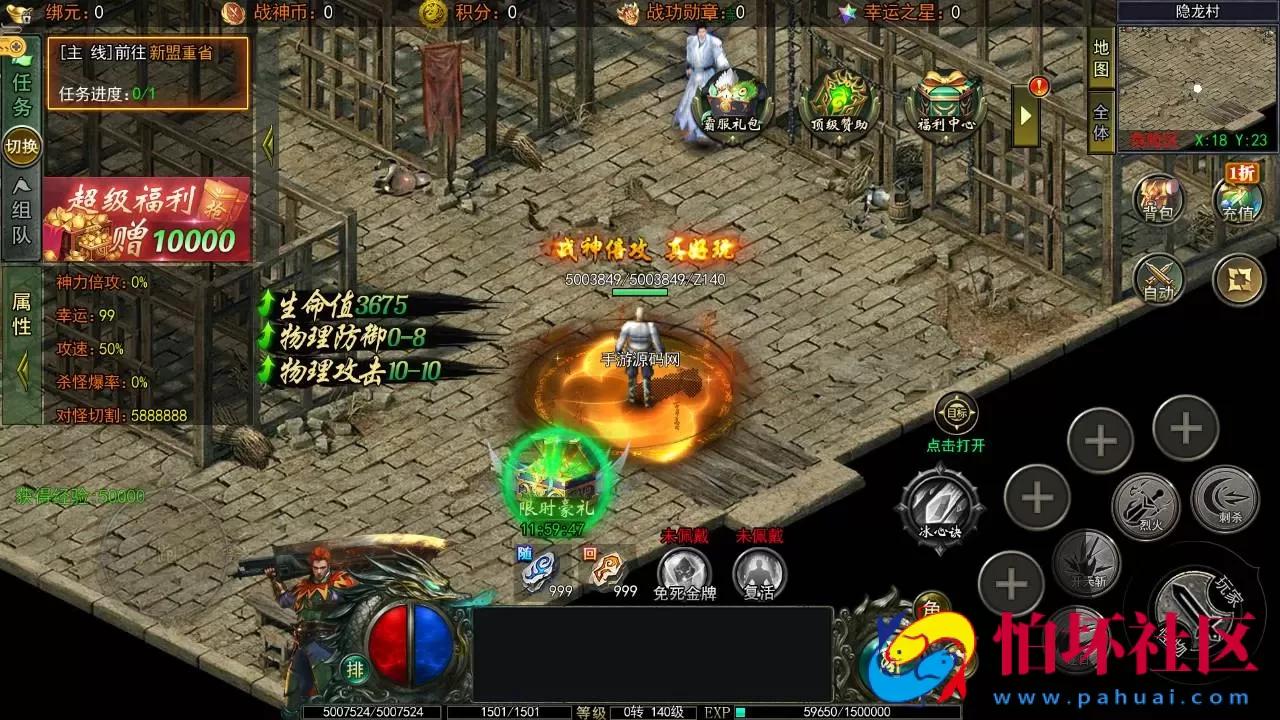The image size is (1280, 720).
Task: Toggle the 随 auto-potion slot showing 999
Action: tap(536, 567)
